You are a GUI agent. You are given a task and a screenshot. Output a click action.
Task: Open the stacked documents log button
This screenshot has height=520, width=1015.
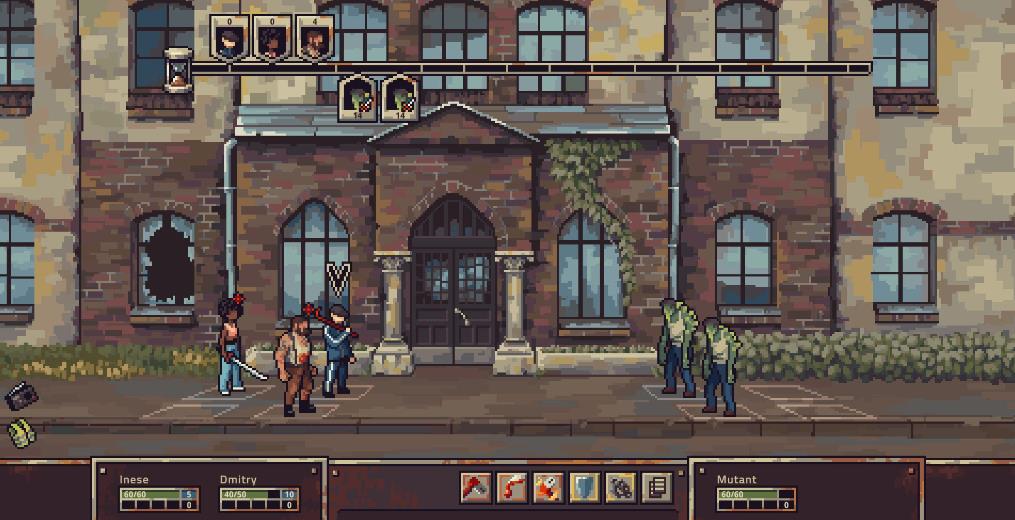[655, 487]
